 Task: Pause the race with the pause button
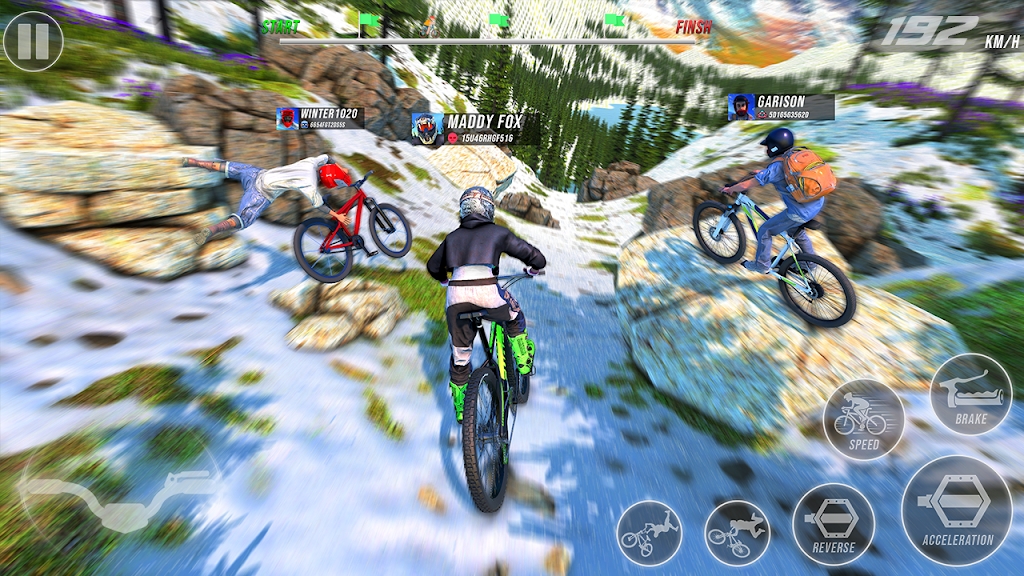pyautogui.click(x=33, y=41)
